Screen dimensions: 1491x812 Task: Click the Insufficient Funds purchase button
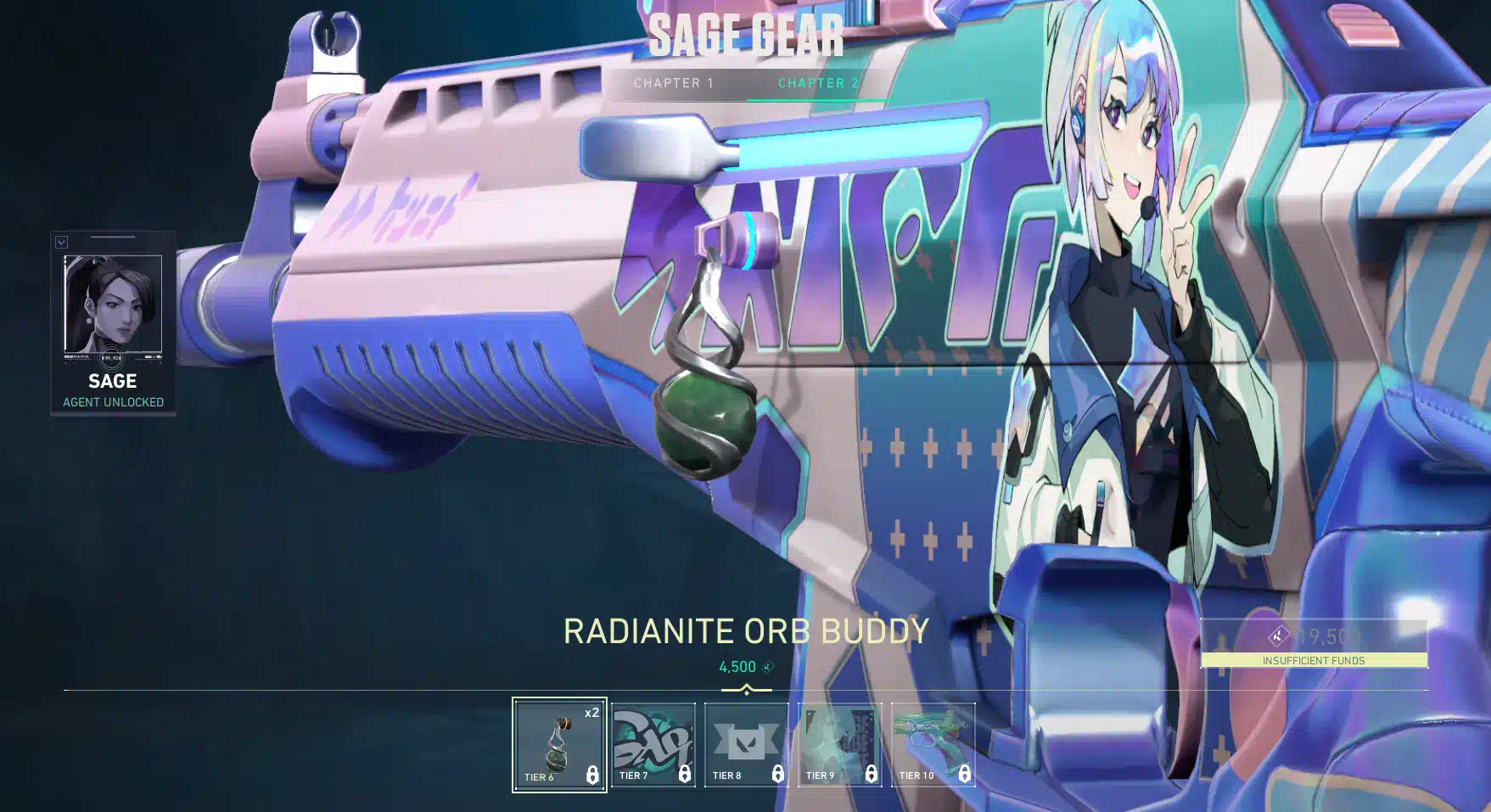pos(1314,644)
